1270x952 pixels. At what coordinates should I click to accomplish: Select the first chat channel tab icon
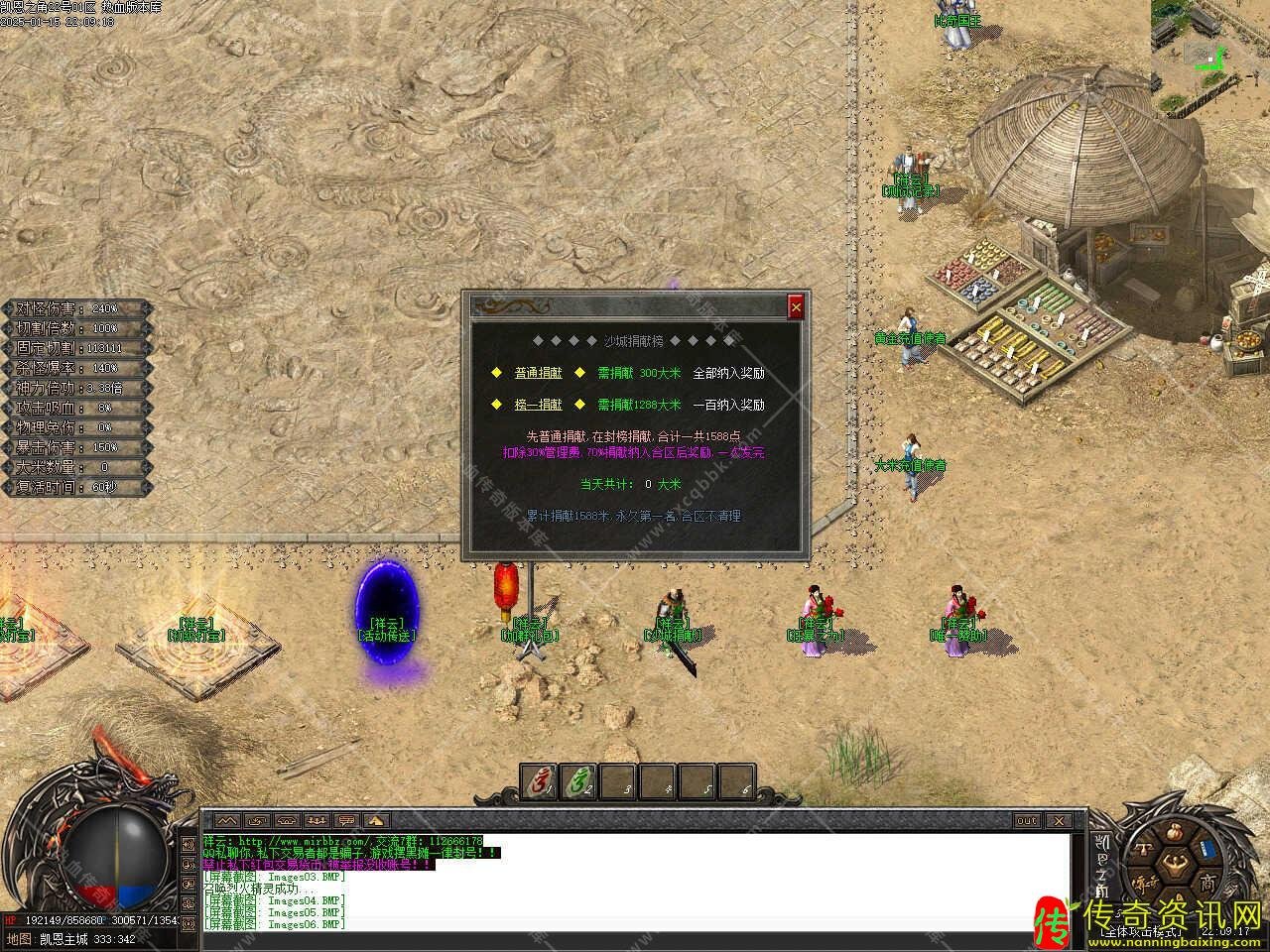point(227,821)
